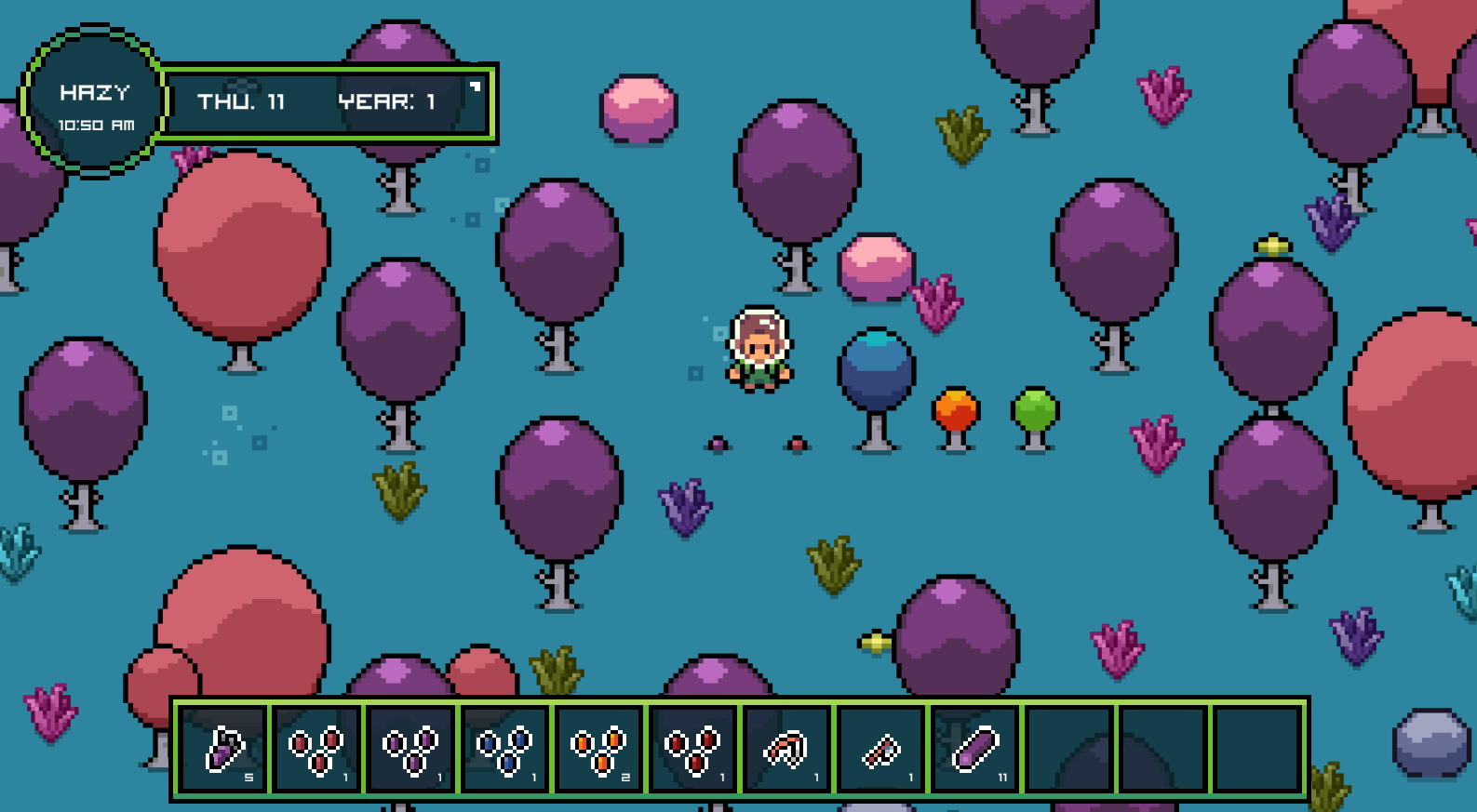Select the stack of eleven purple capsules

[x=973, y=749]
